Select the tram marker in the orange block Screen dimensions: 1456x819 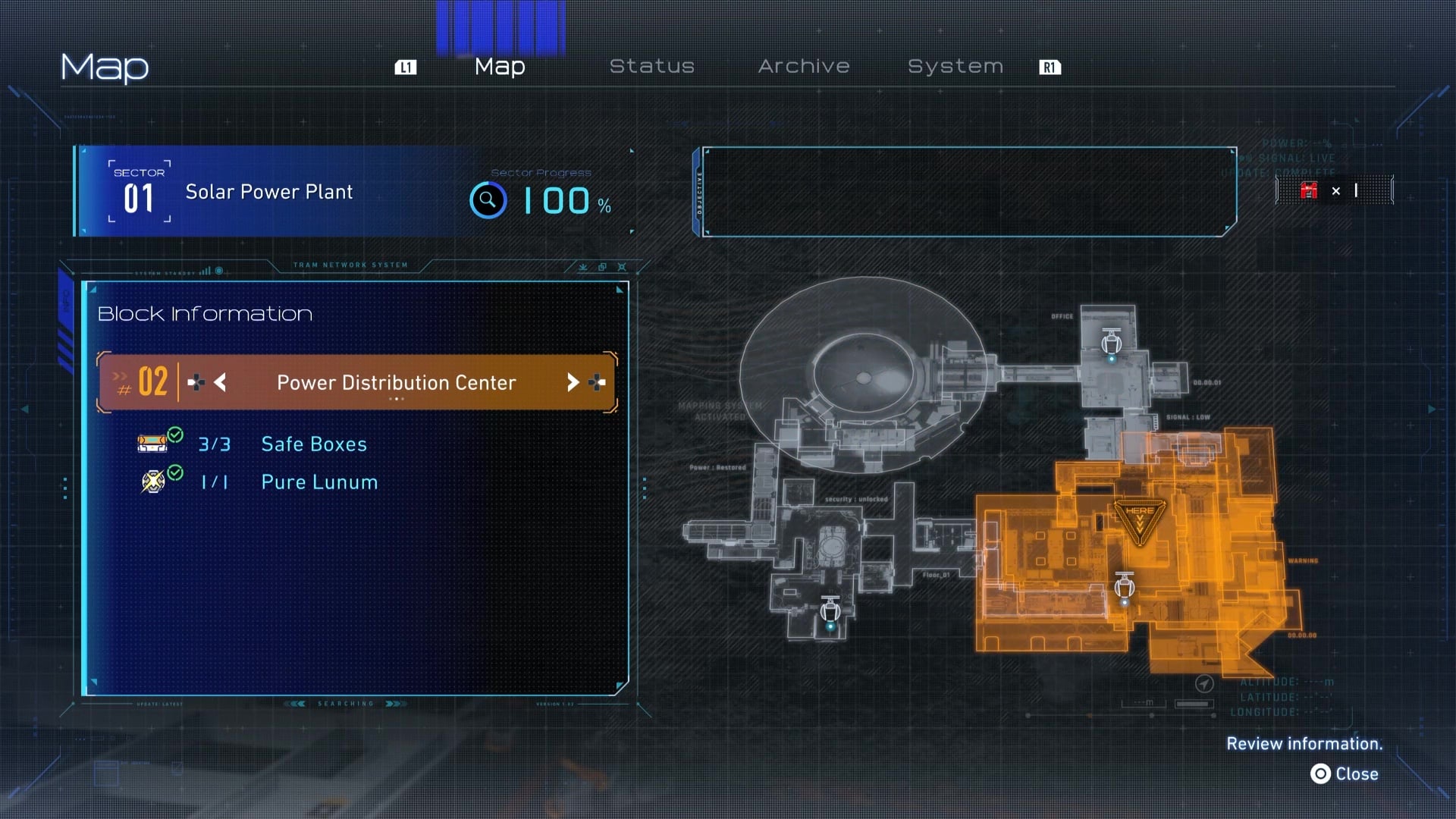pyautogui.click(x=1125, y=588)
